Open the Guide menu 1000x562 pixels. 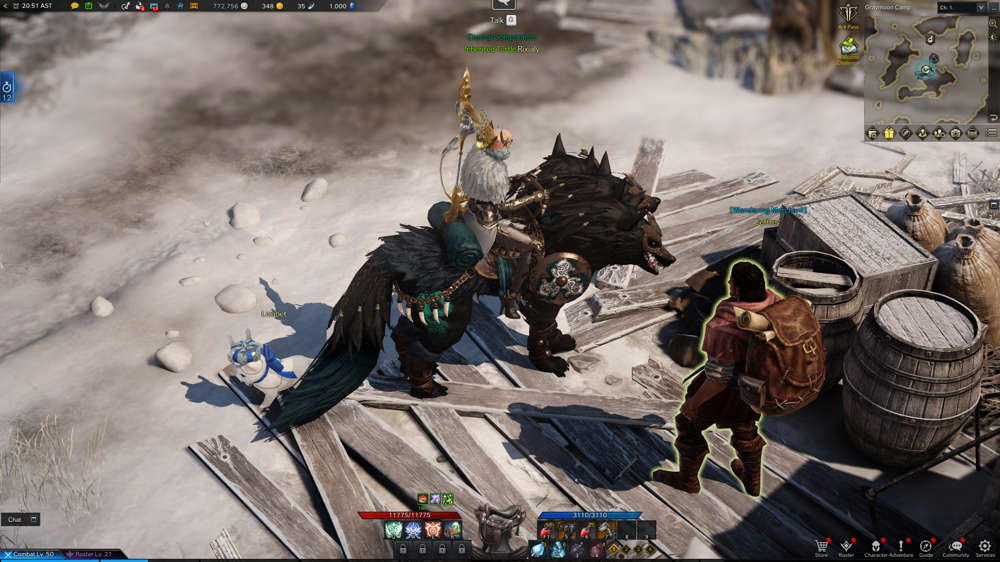[x=926, y=546]
